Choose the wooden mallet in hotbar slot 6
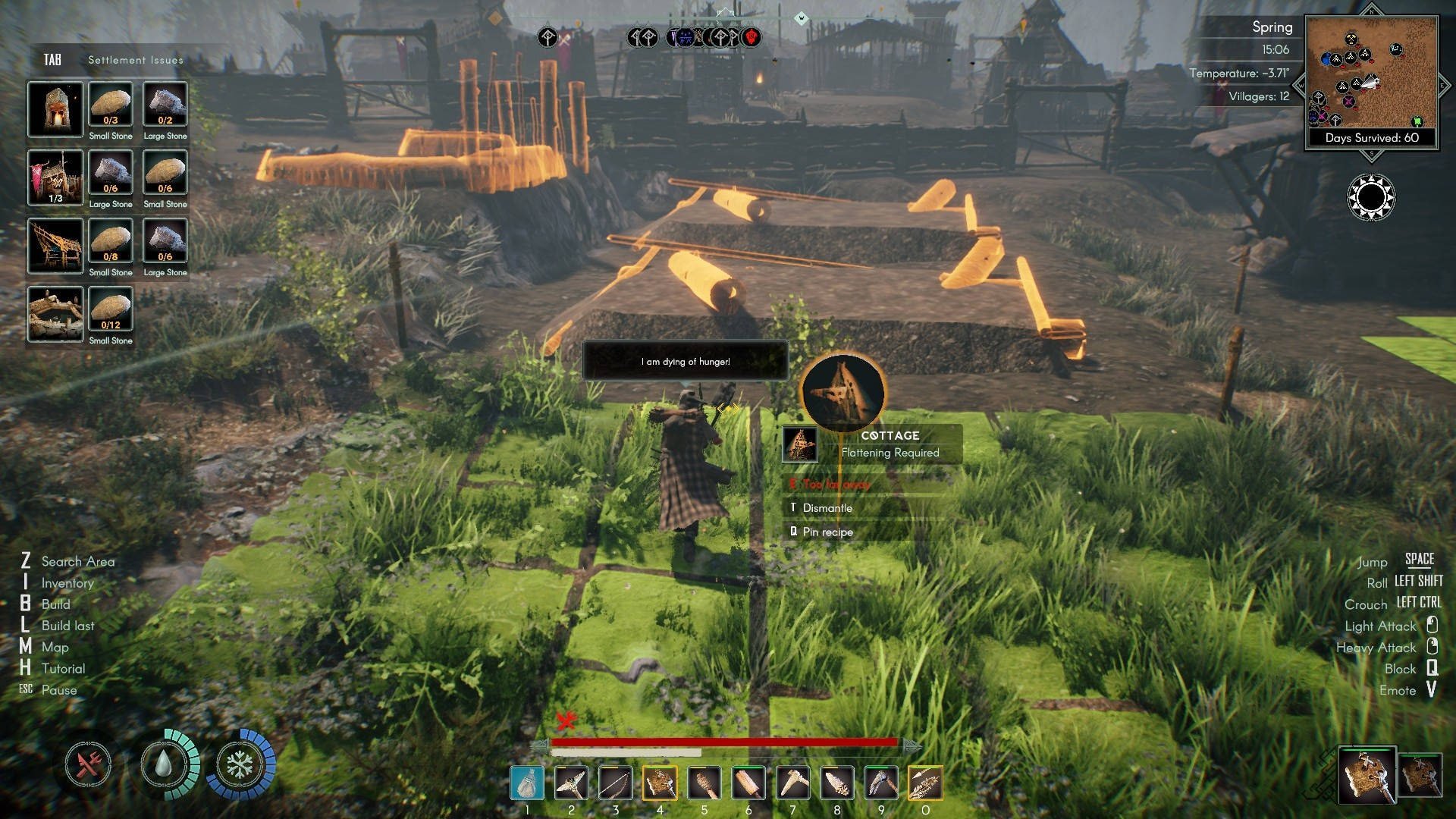This screenshot has width=1456, height=819. point(748,783)
